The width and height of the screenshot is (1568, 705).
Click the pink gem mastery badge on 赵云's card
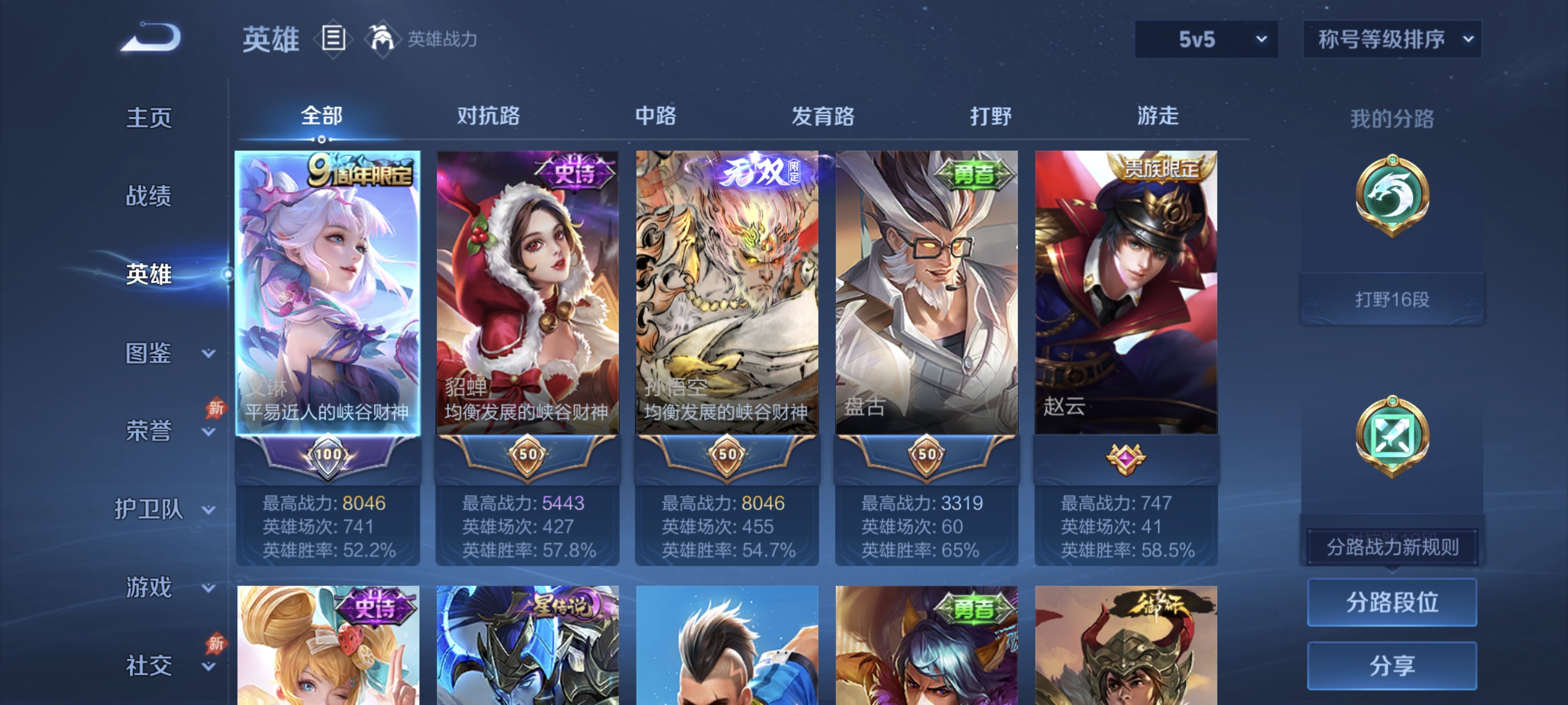pyautogui.click(x=1127, y=461)
